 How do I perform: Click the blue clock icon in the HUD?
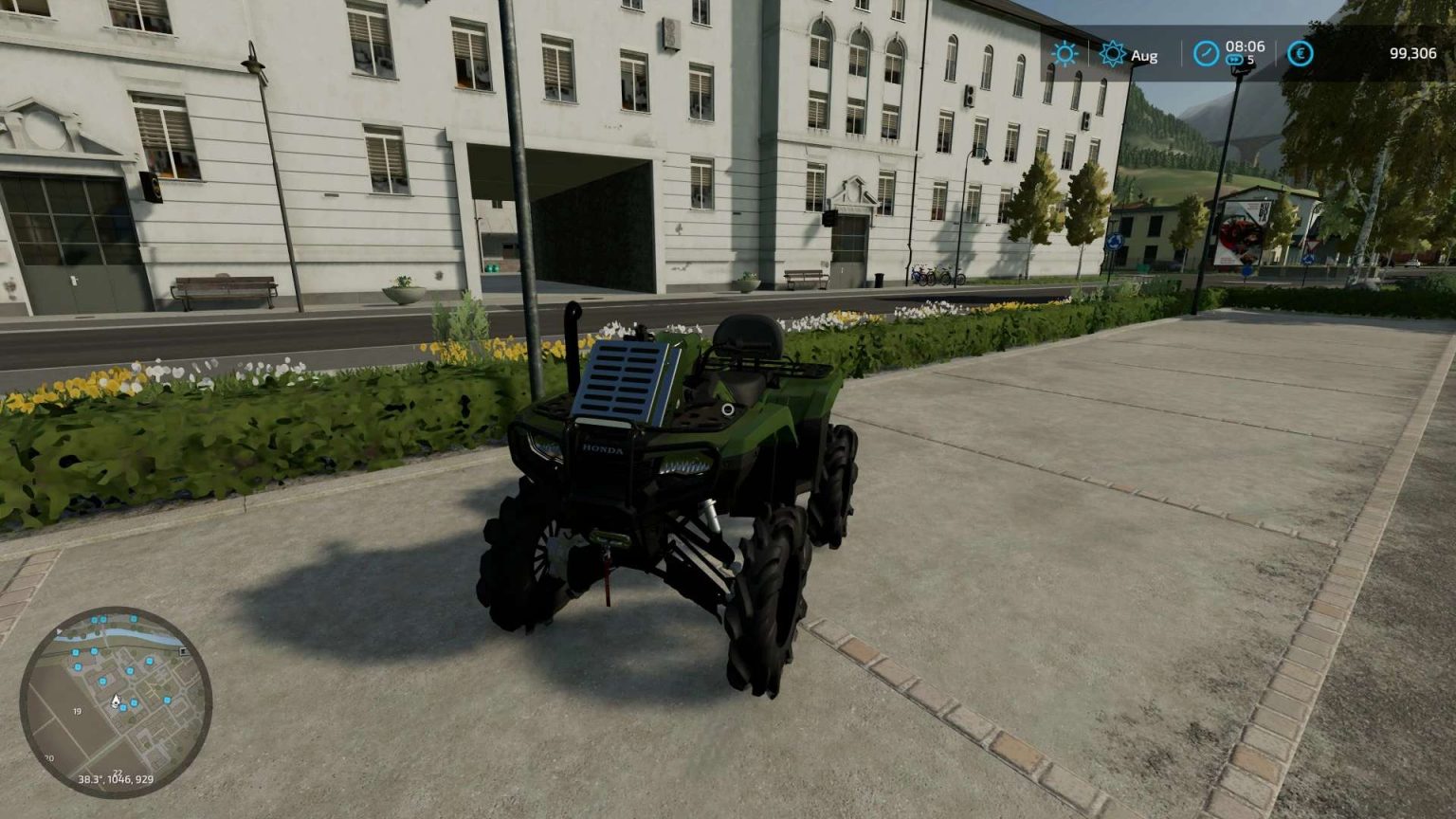click(1205, 53)
